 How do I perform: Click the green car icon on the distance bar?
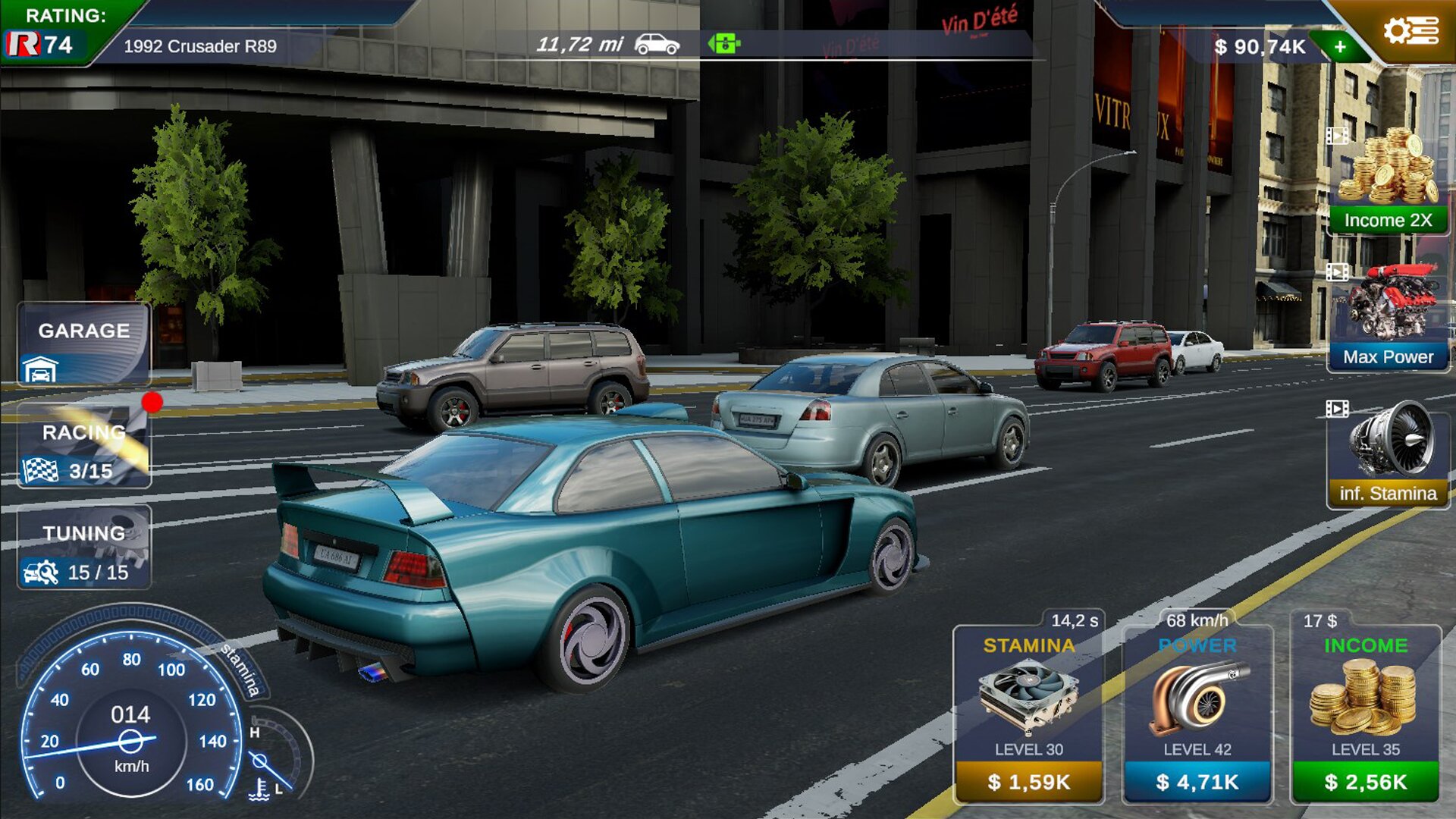point(724,44)
